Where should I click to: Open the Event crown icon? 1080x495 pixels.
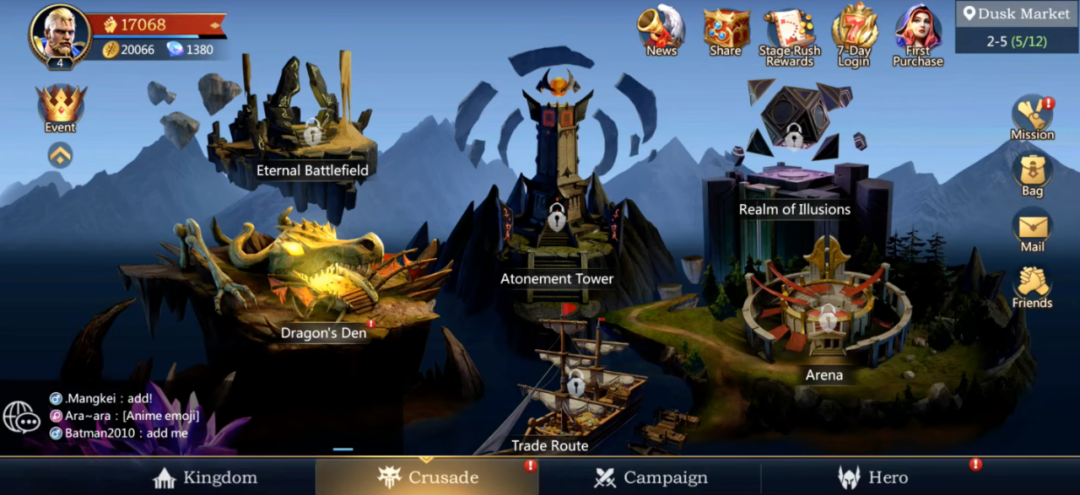(x=60, y=107)
